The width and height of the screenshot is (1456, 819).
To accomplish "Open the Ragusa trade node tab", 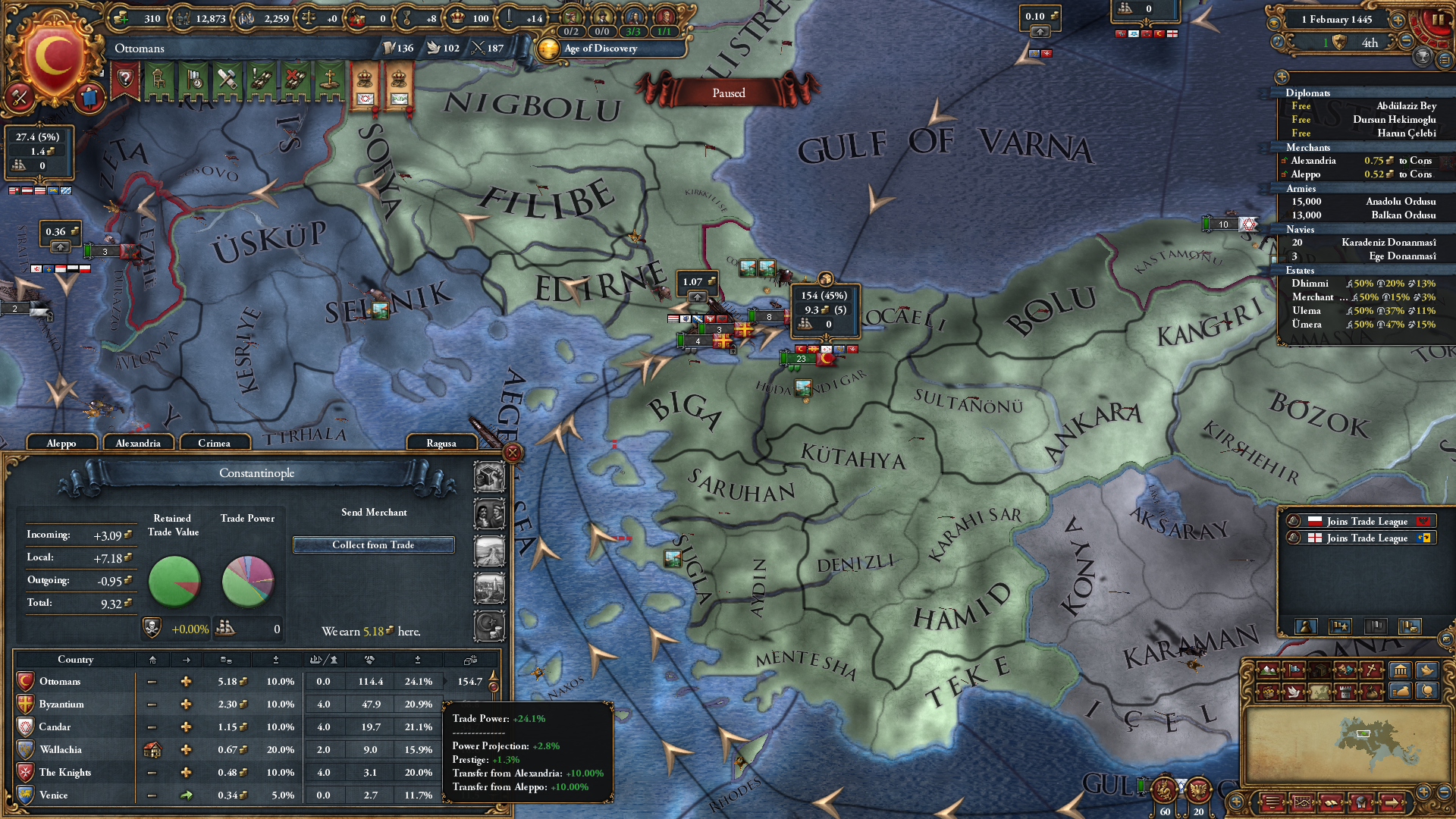I will pos(441,442).
